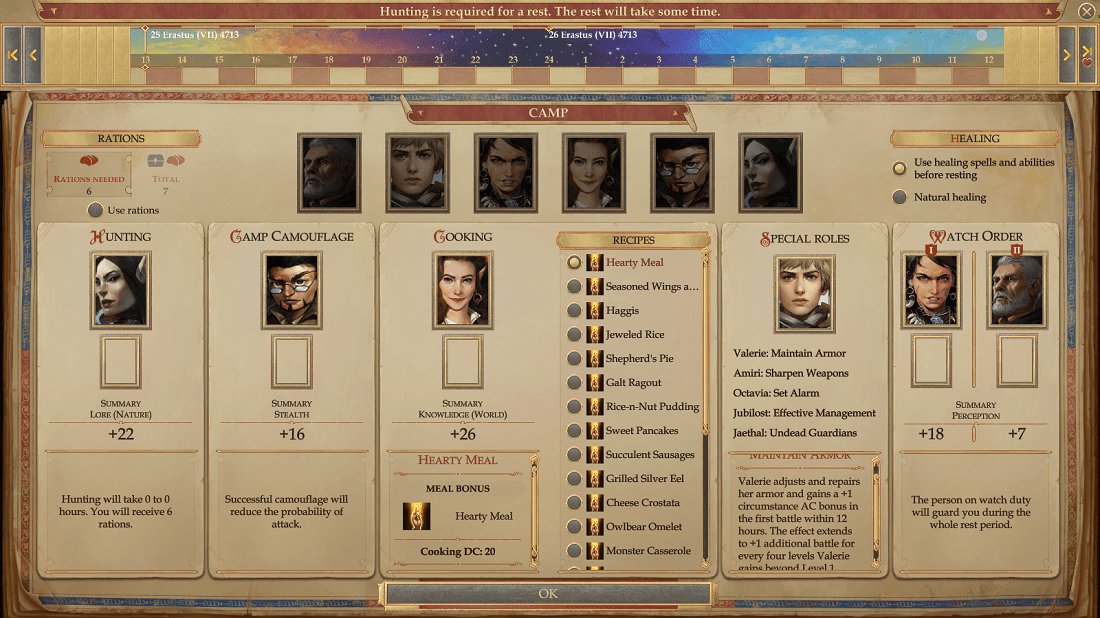The height and width of the screenshot is (618, 1100).
Task: Choose the Haggis recipe
Action: (x=574, y=310)
